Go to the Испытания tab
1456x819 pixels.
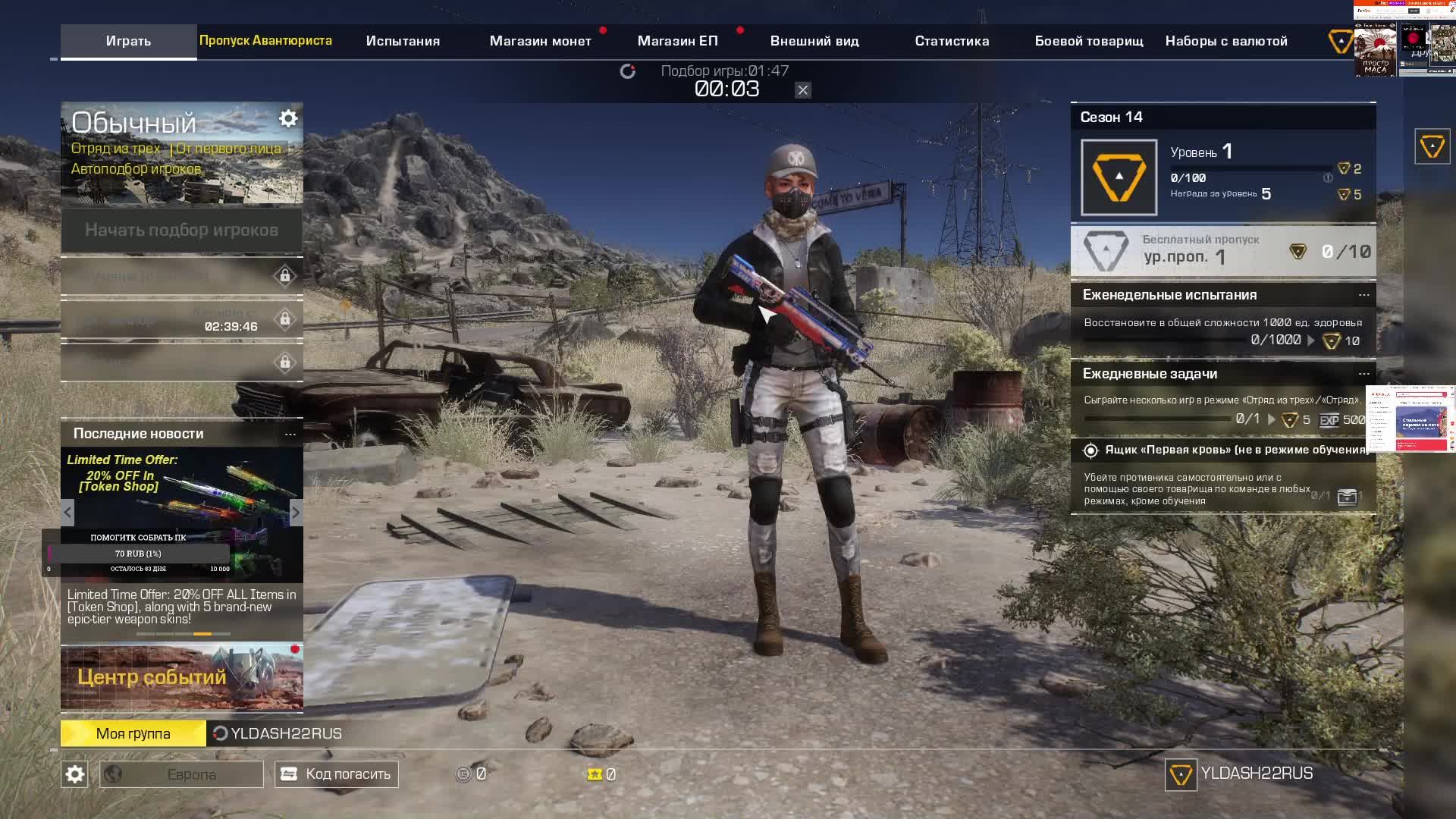[x=403, y=41]
